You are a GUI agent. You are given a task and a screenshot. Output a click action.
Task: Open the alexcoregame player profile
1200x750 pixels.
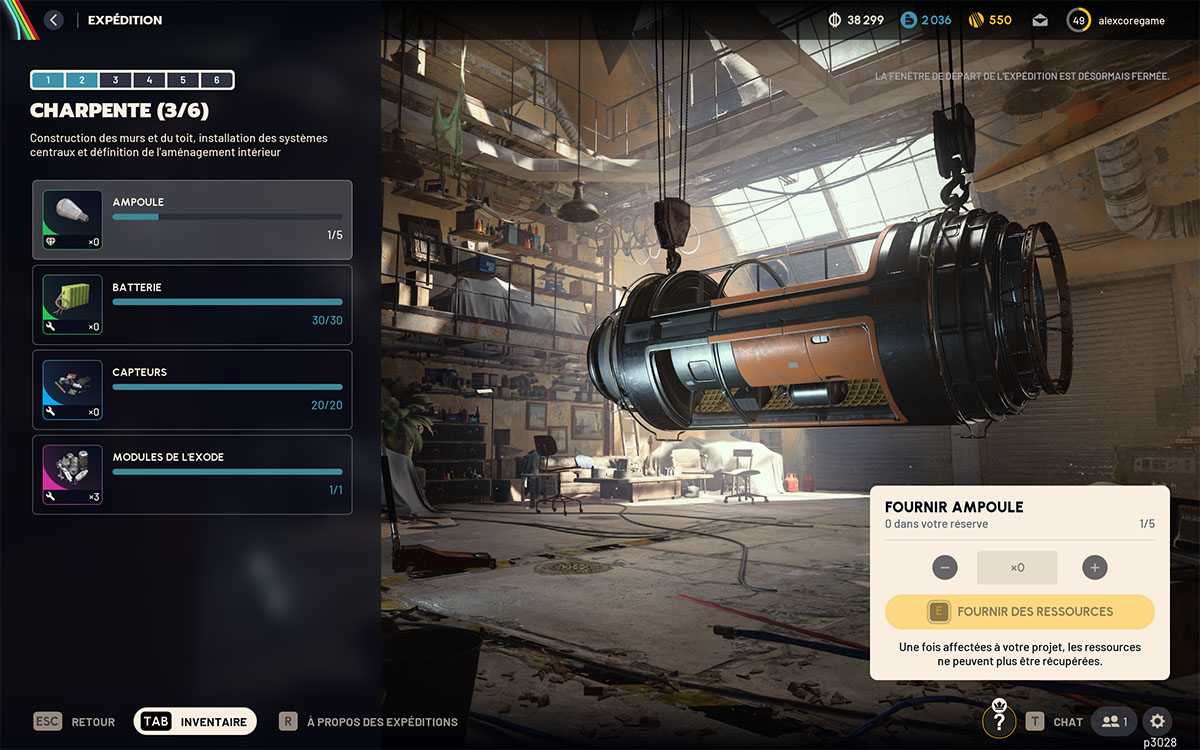pos(1117,20)
